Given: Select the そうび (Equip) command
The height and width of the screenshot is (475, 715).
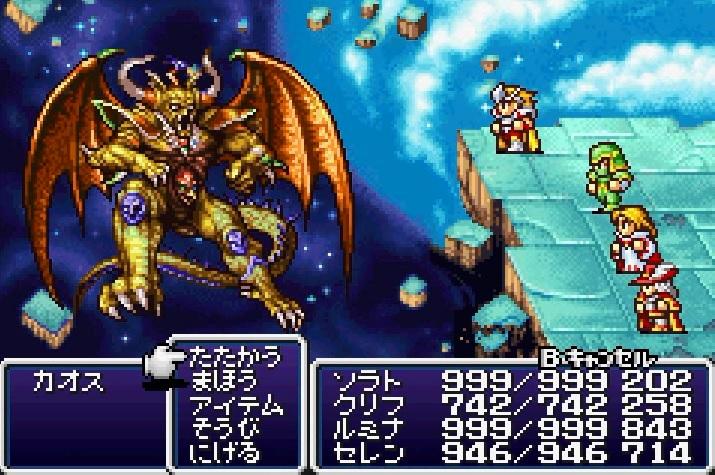Looking at the screenshot, I should tap(226, 429).
